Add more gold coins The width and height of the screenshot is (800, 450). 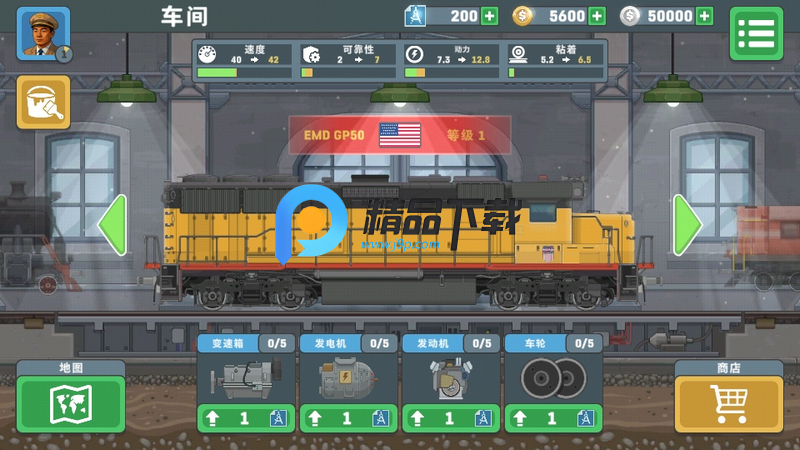(597, 16)
